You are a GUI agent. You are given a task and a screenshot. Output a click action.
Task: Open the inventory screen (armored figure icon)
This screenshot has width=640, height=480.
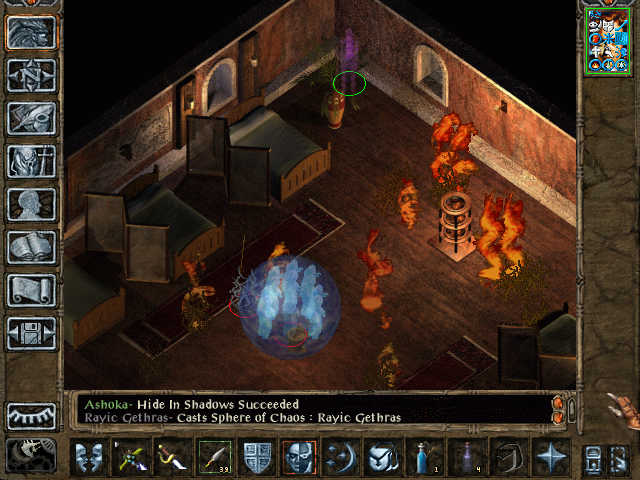tap(32, 161)
